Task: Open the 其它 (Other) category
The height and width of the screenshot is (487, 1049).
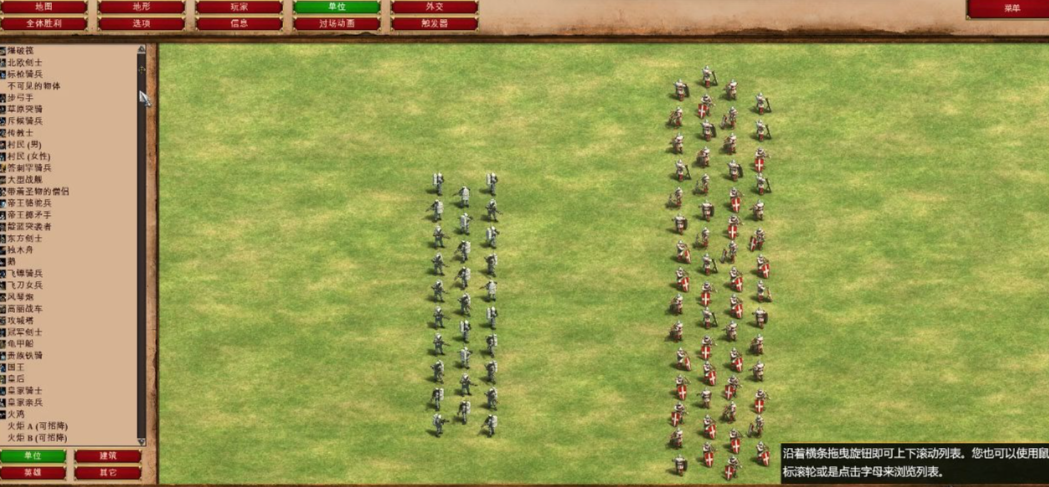Action: pyautogui.click(x=107, y=472)
